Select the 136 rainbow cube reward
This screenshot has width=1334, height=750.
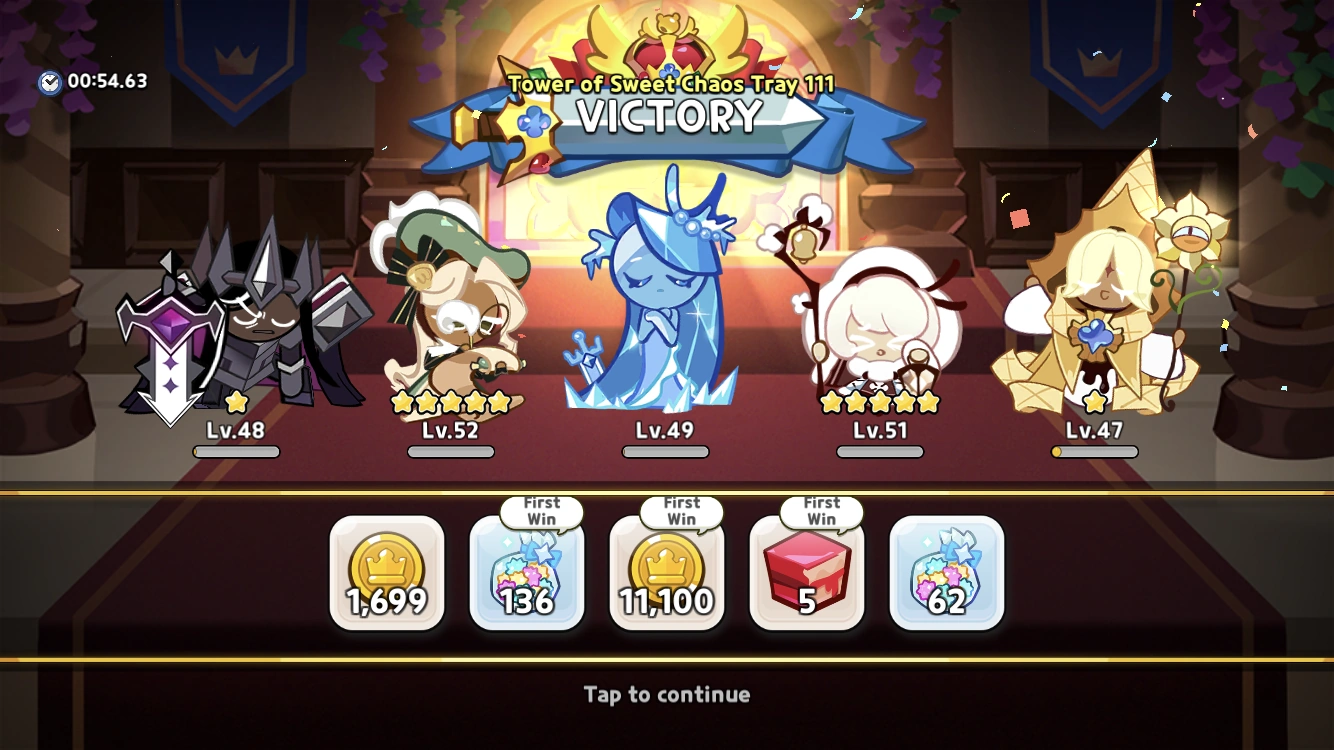coord(527,572)
